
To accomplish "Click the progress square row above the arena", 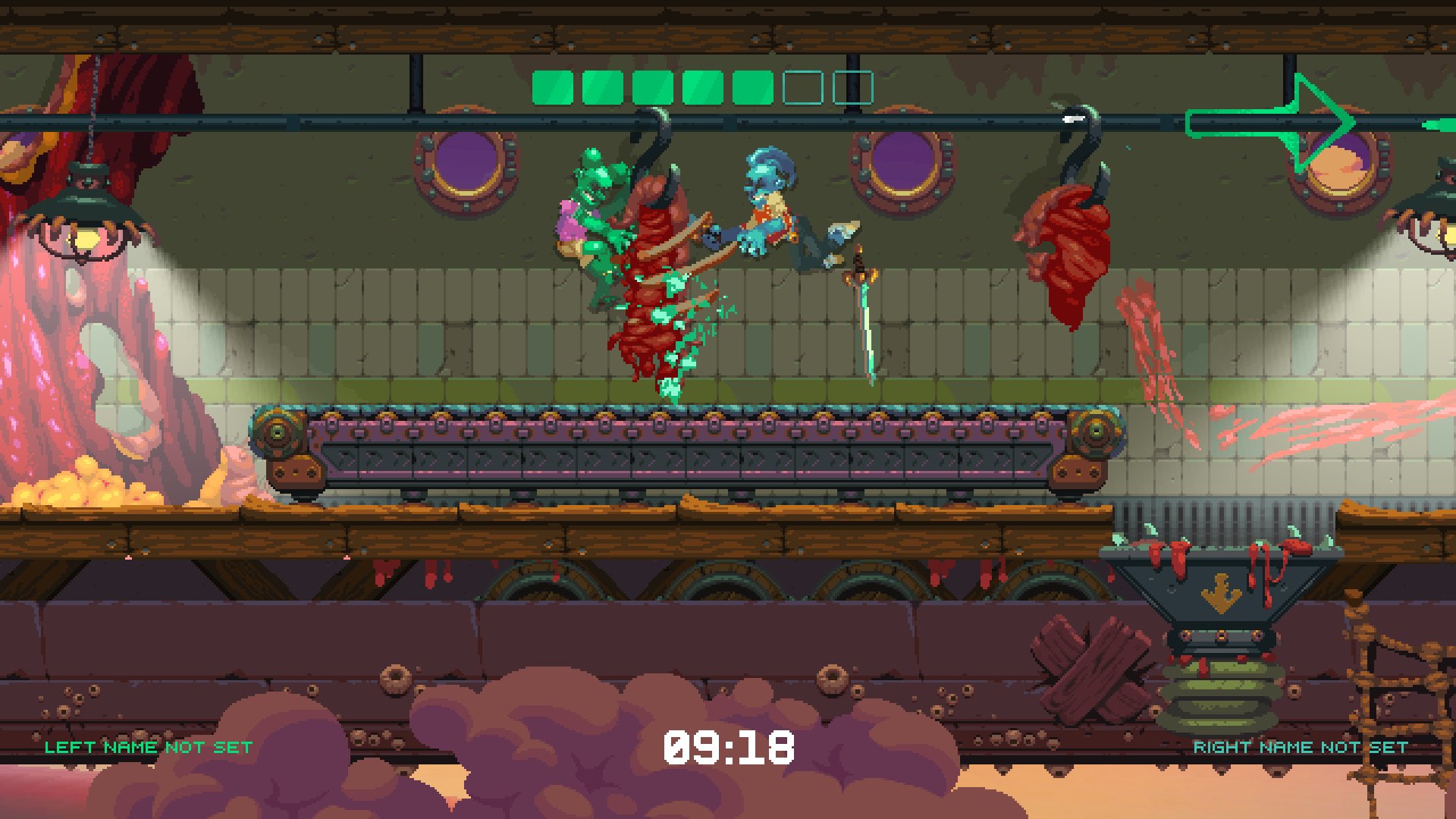I will (x=701, y=86).
